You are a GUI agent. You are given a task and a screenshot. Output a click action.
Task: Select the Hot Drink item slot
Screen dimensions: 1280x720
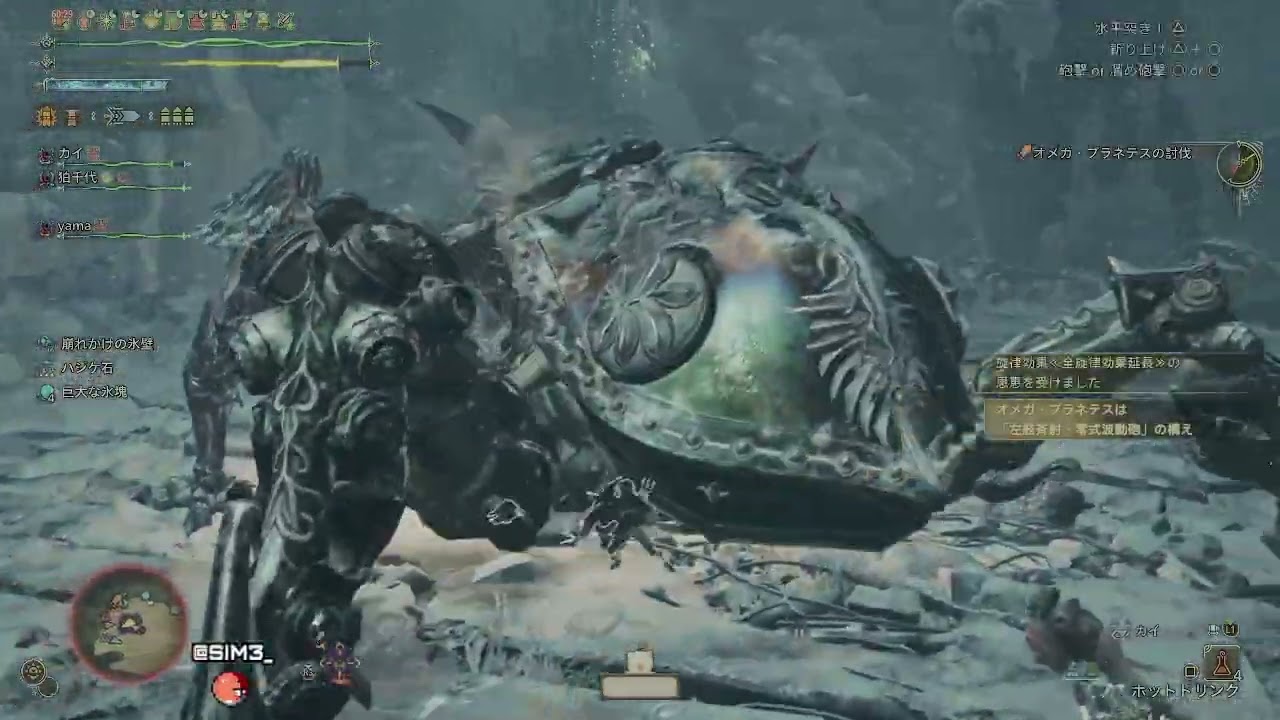1222,662
